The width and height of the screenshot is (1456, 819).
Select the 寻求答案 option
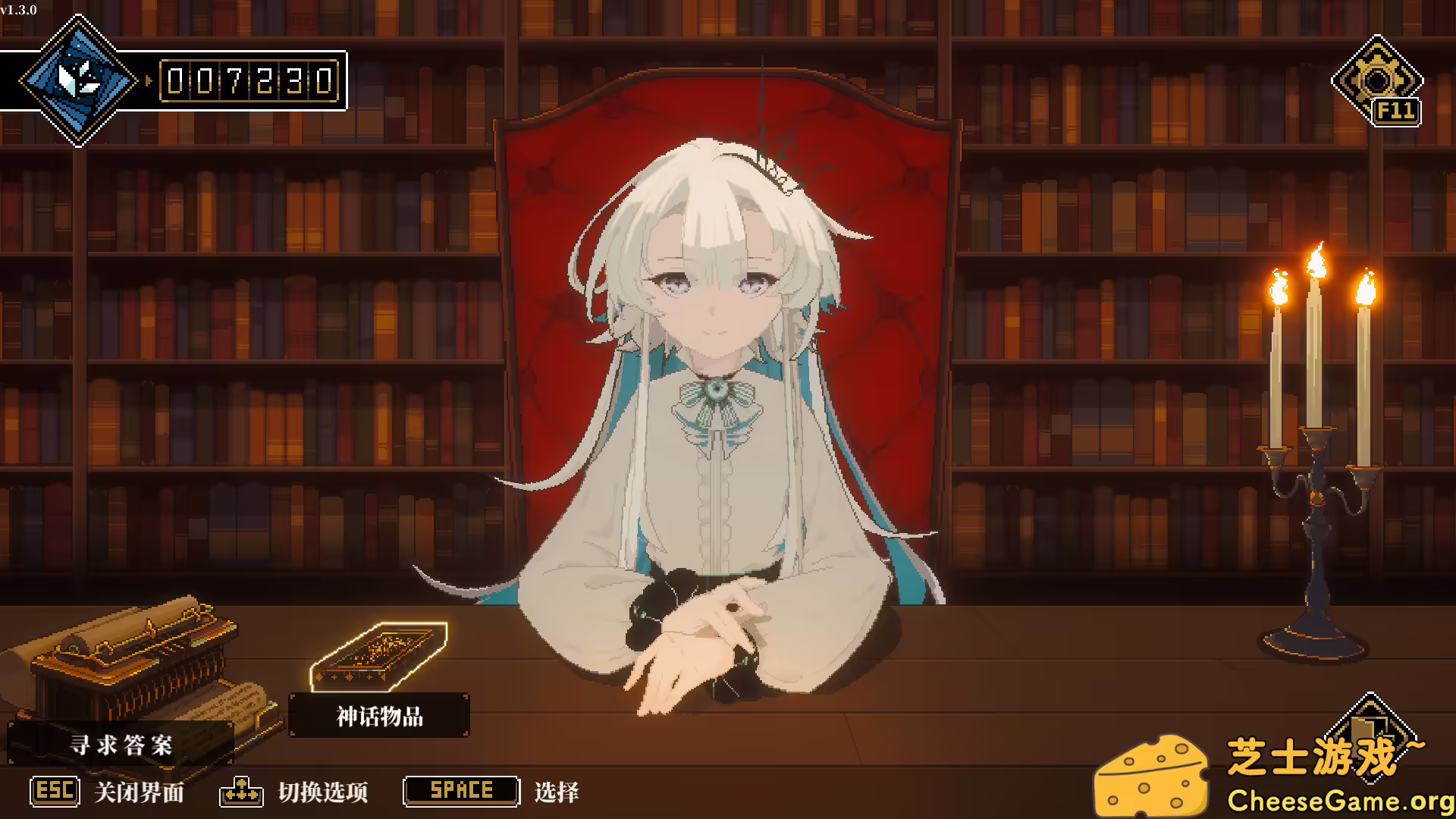click(124, 746)
